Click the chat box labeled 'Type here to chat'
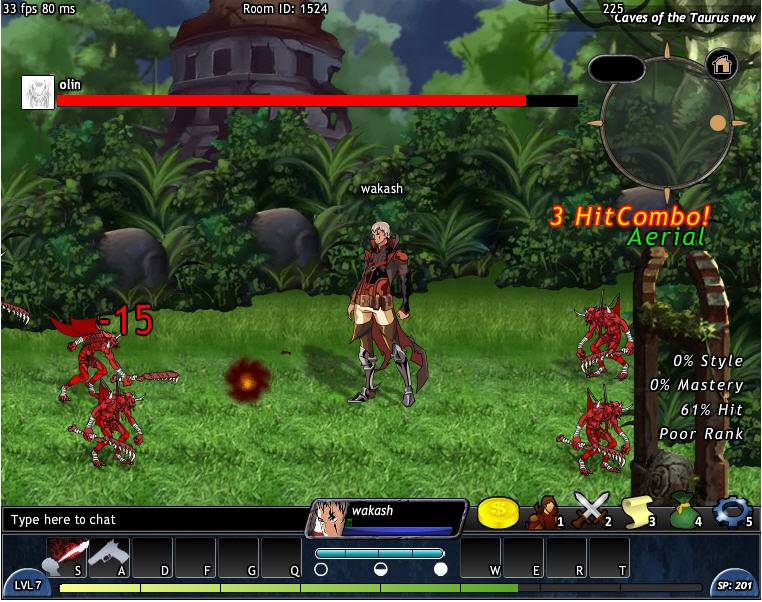This screenshot has height=602, width=762. [155, 520]
